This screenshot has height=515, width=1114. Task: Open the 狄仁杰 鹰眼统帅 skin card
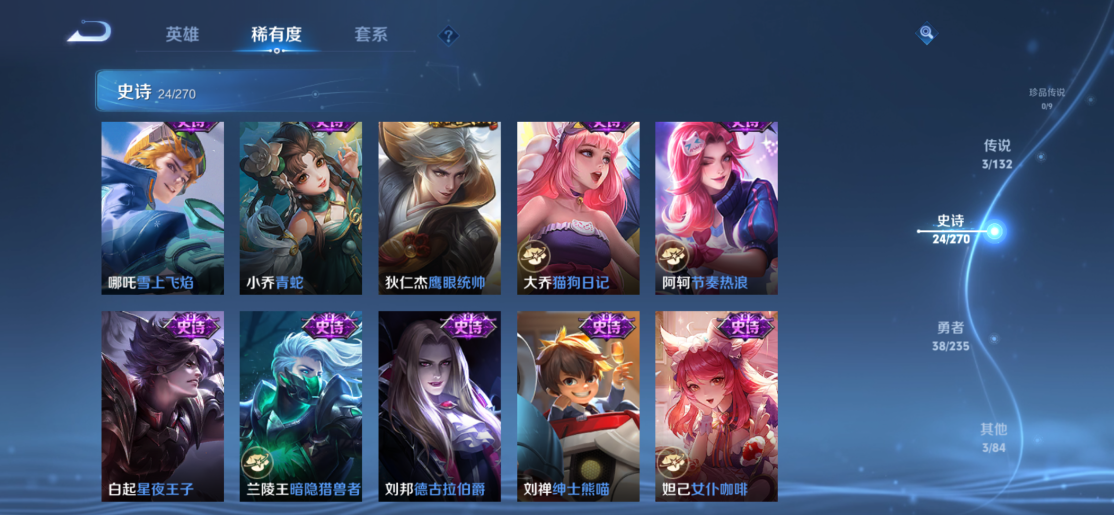[x=439, y=208]
